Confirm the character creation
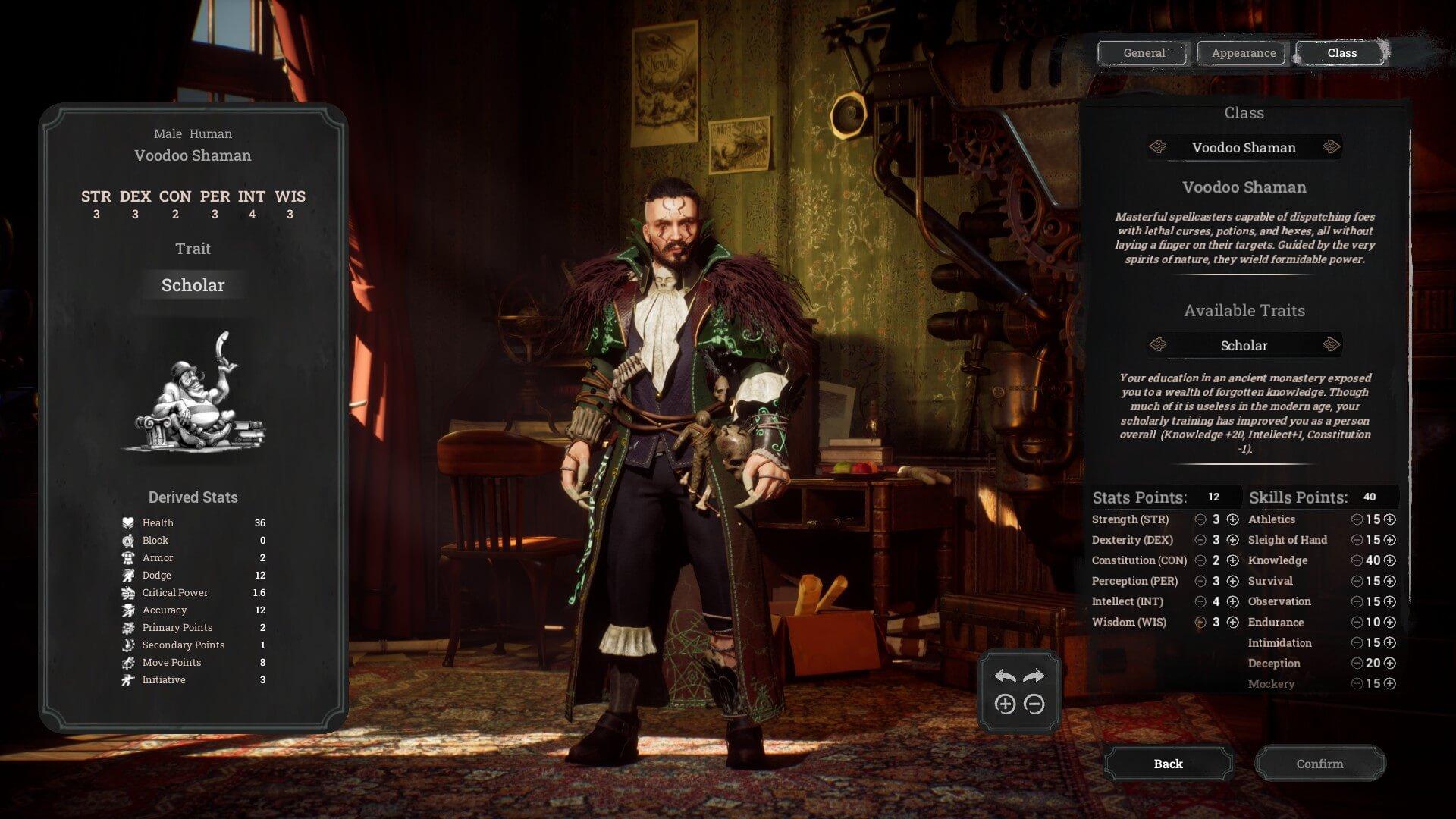Viewport: 1456px width, 819px height. click(x=1319, y=764)
